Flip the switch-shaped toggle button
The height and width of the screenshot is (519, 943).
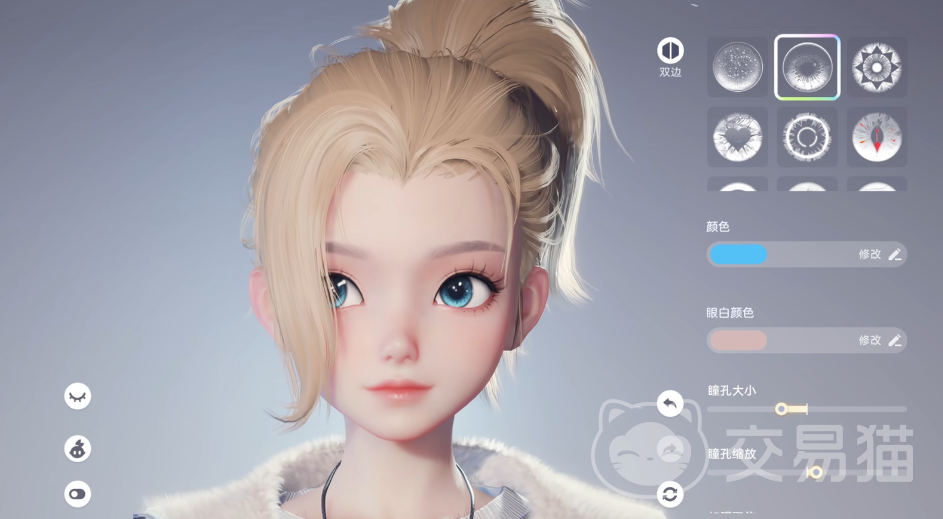pyautogui.click(x=77, y=493)
